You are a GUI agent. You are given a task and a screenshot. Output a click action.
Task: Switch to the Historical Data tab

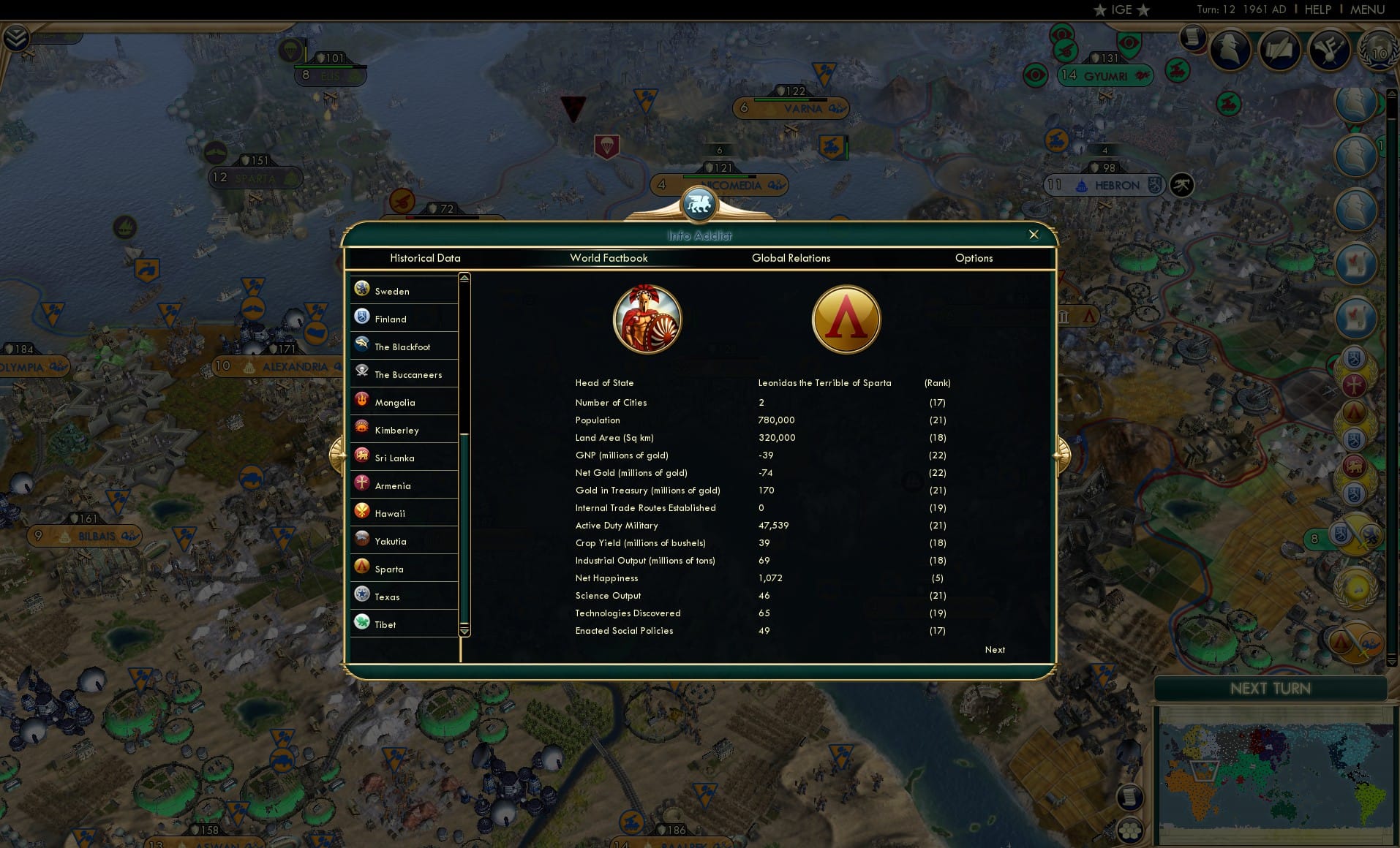click(x=426, y=258)
